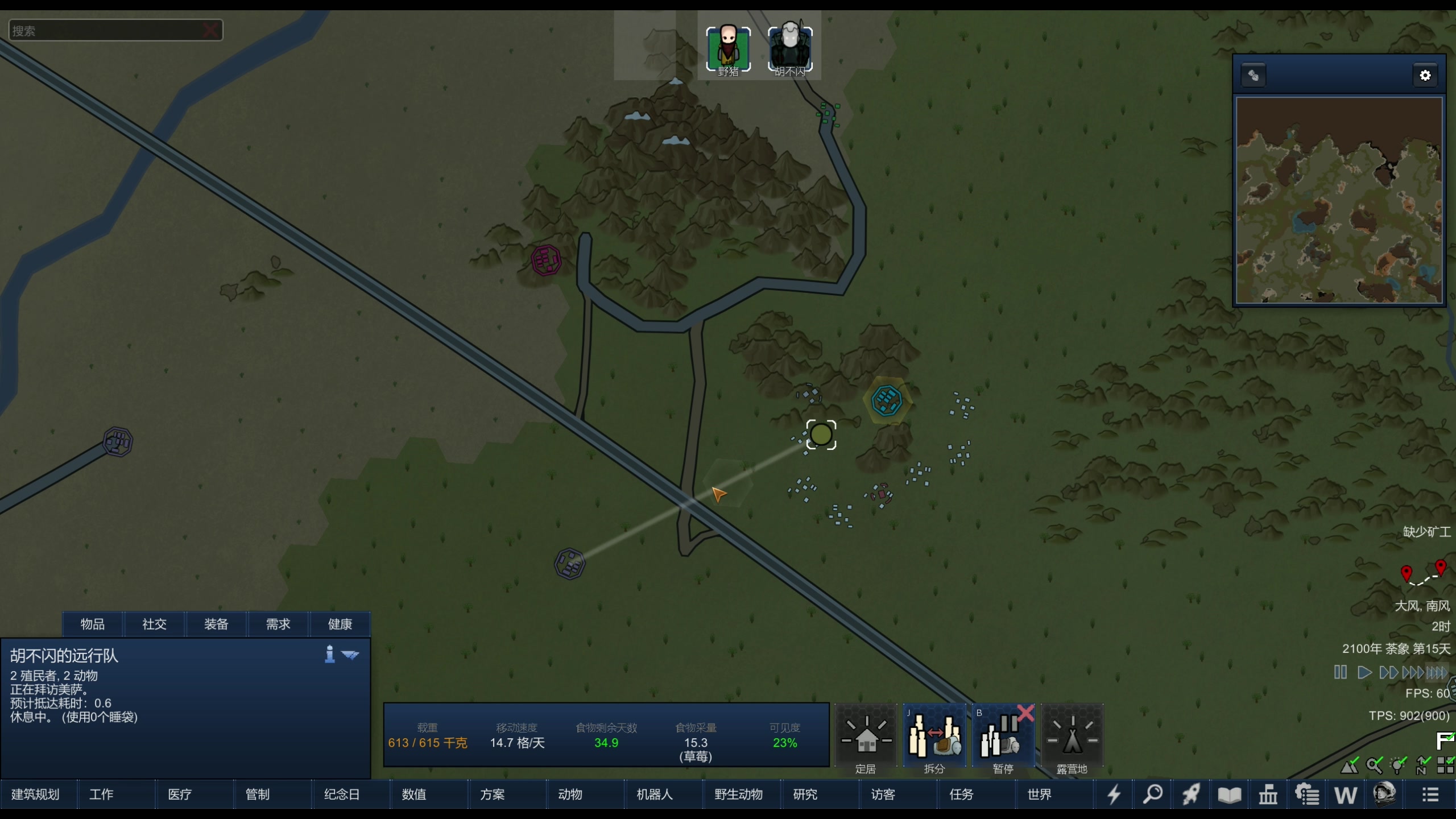The image size is (1456, 819).
Task: Open the main menu list icon
Action: point(1430,795)
